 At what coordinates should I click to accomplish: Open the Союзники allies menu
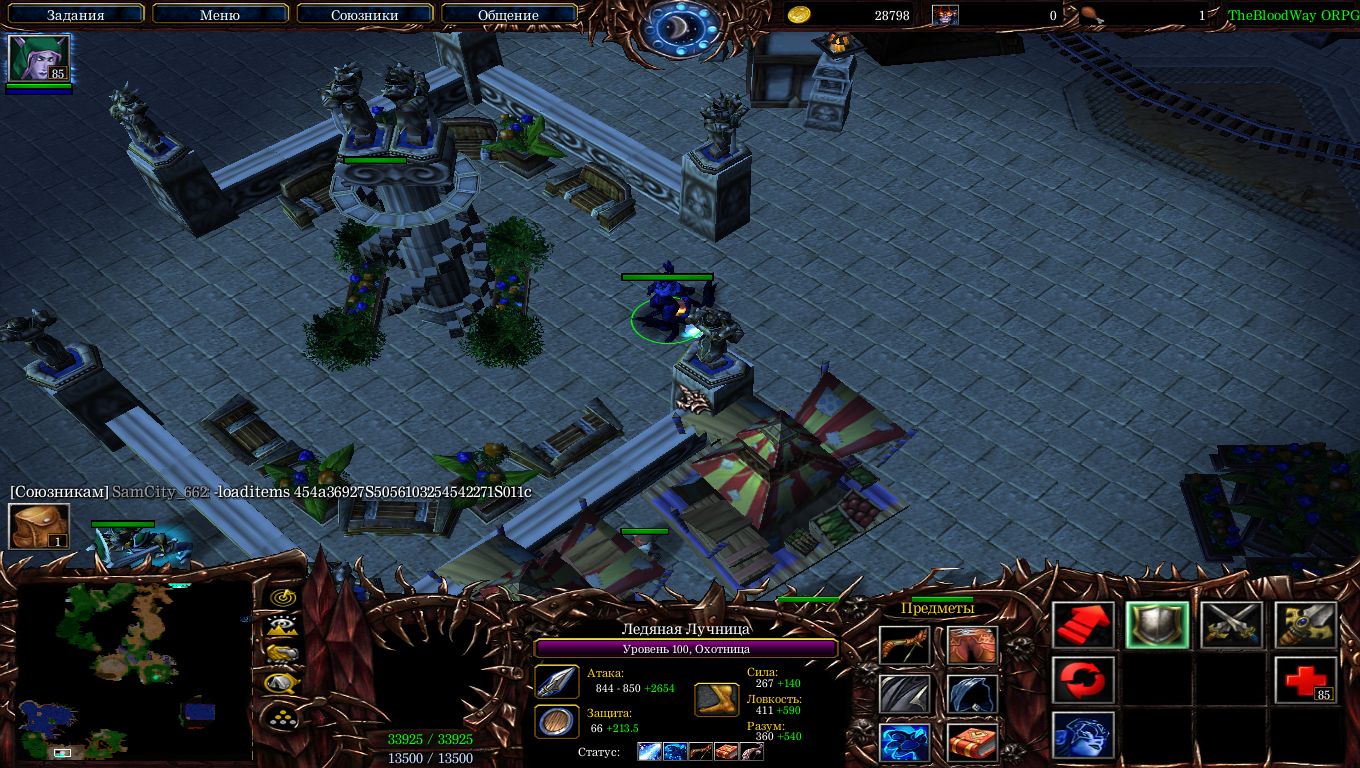coord(363,15)
